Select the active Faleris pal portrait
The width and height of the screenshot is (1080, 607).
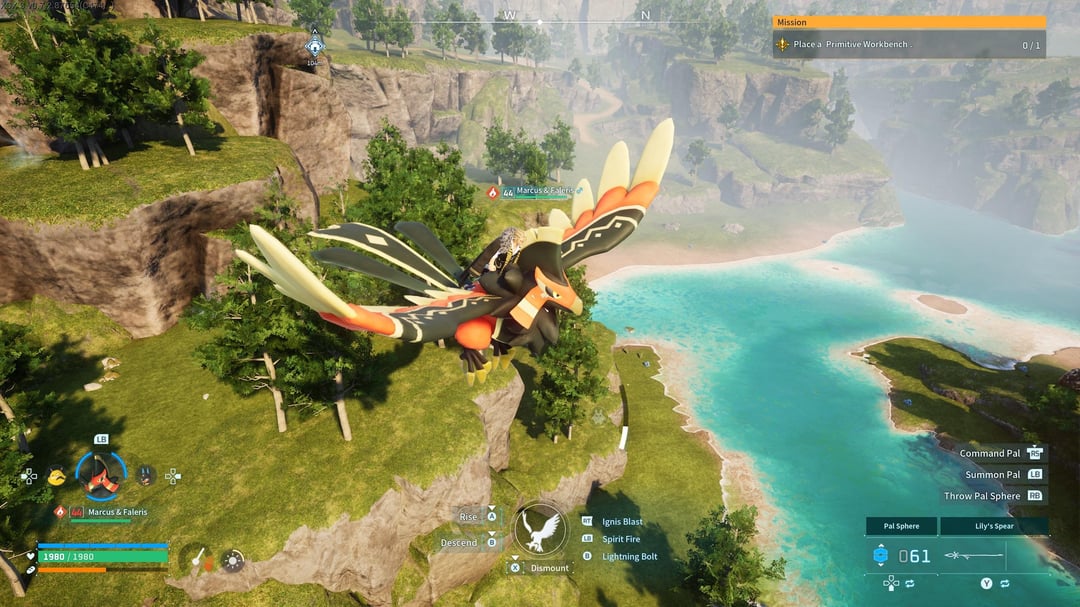click(x=101, y=474)
